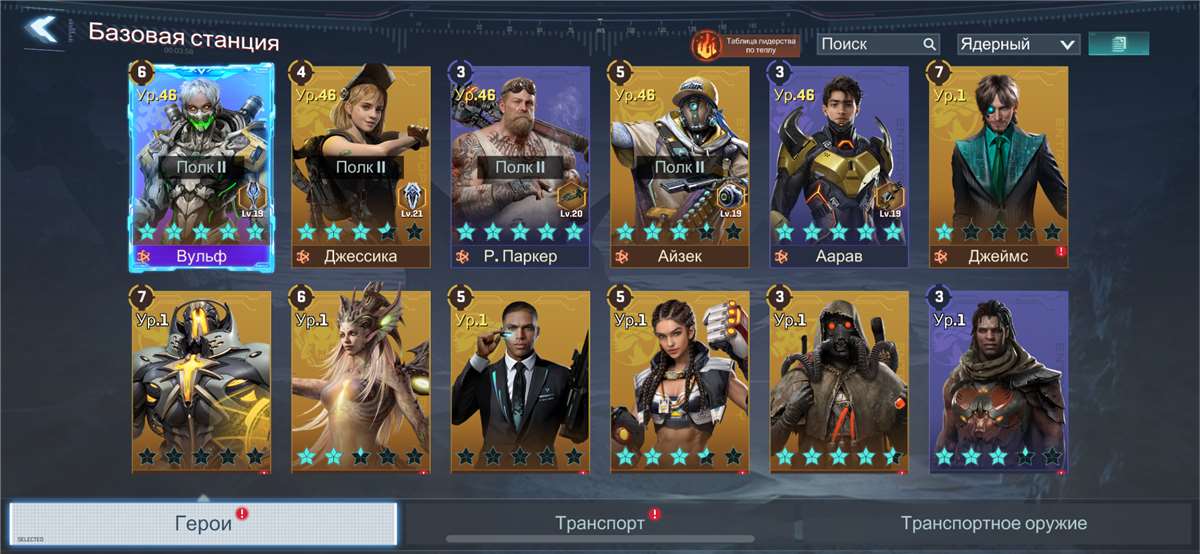Go back using the arrow button
Viewport: 1200px width, 554px height.
coord(42,30)
